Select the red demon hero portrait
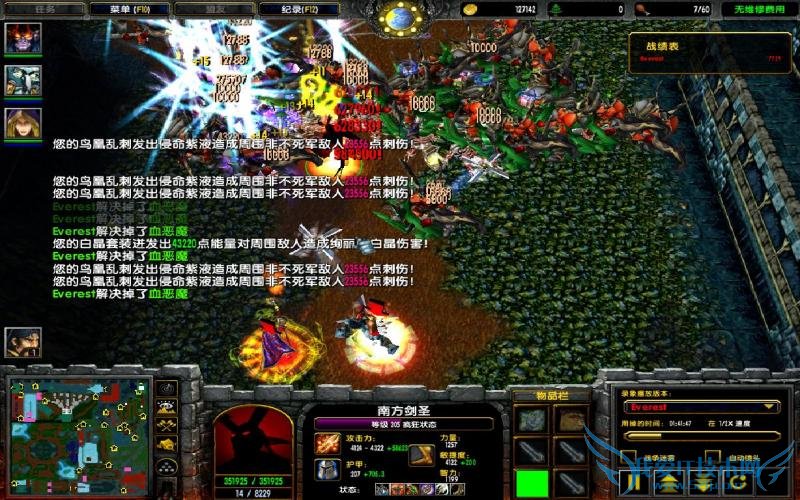The height and width of the screenshot is (500, 800). pos(22,38)
